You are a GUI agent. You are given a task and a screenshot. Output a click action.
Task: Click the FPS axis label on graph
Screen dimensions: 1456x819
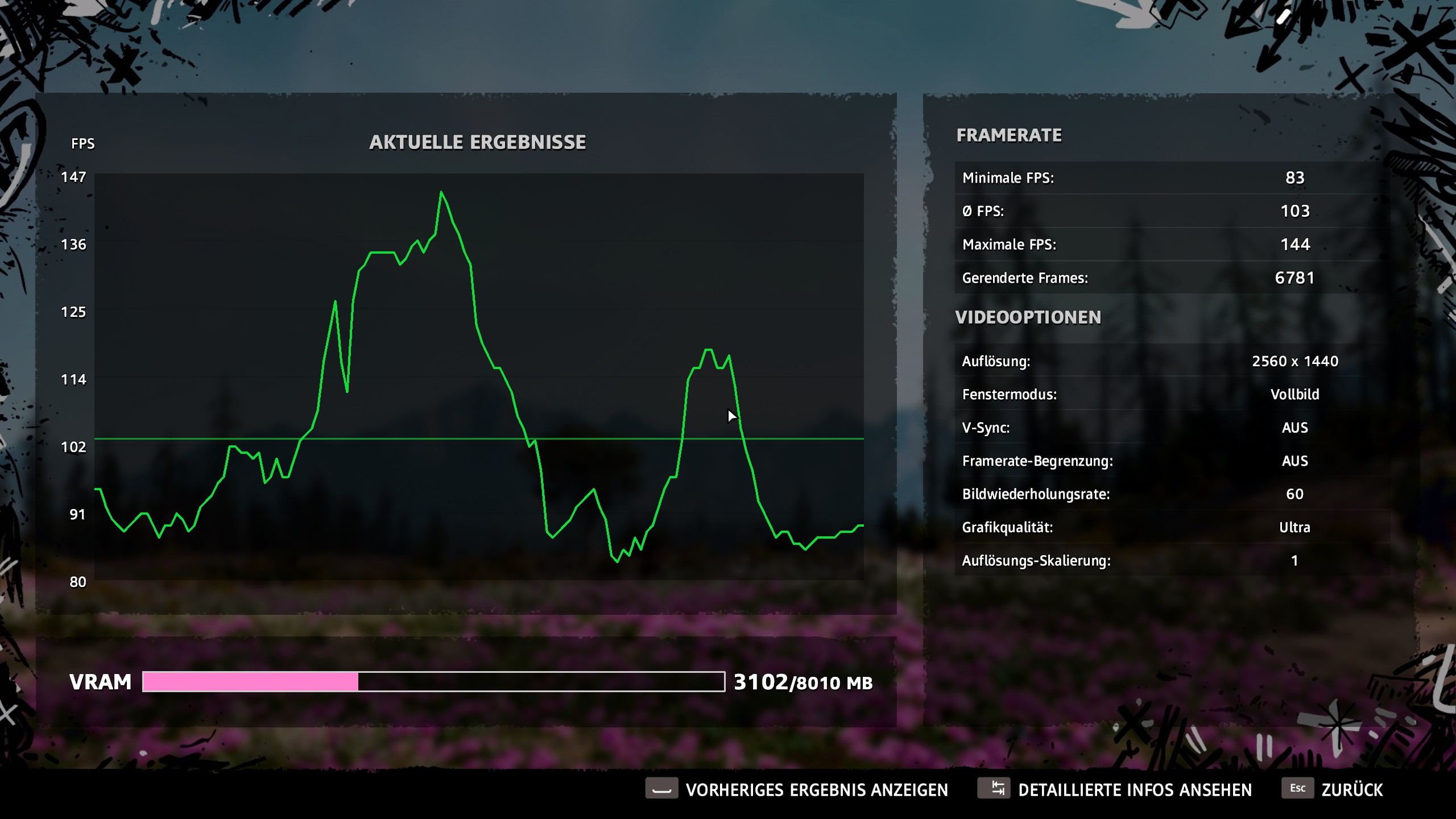tap(83, 144)
